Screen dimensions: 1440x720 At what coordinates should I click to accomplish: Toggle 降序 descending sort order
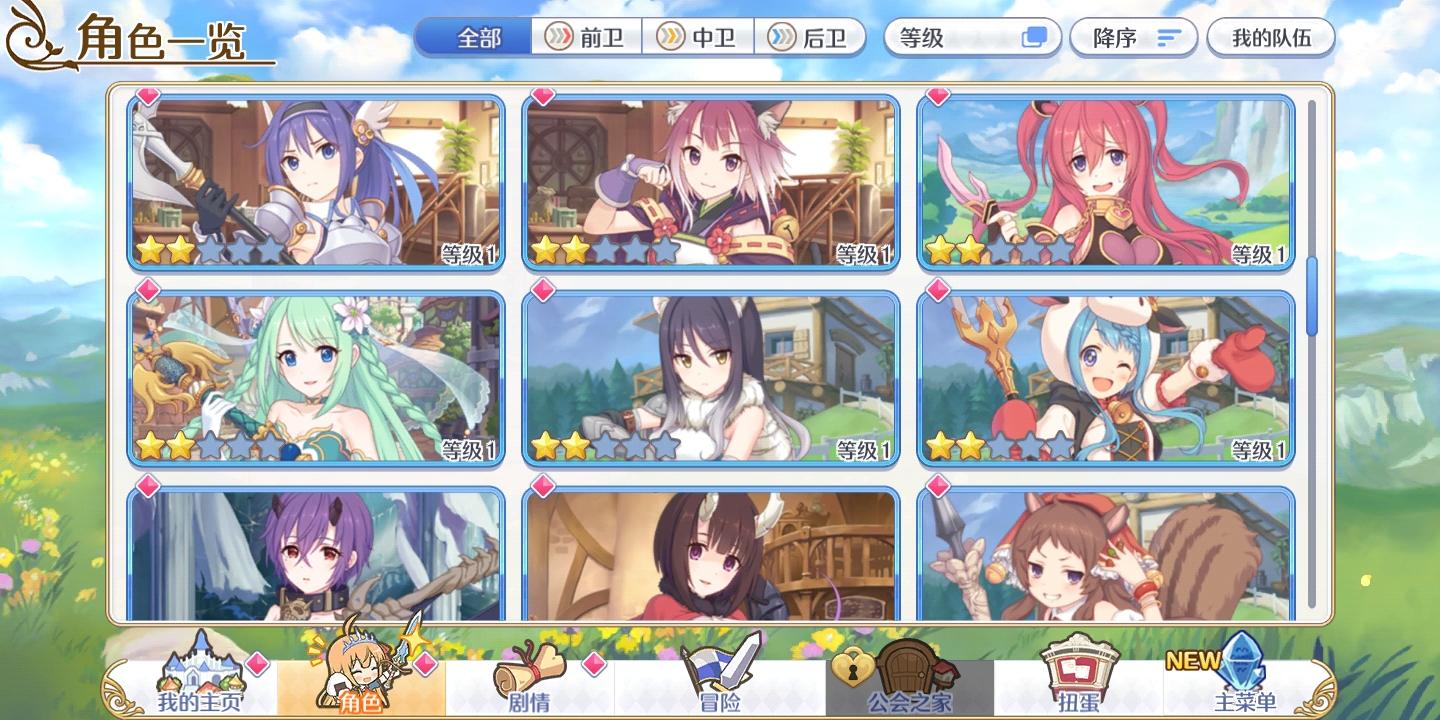(x=1133, y=38)
